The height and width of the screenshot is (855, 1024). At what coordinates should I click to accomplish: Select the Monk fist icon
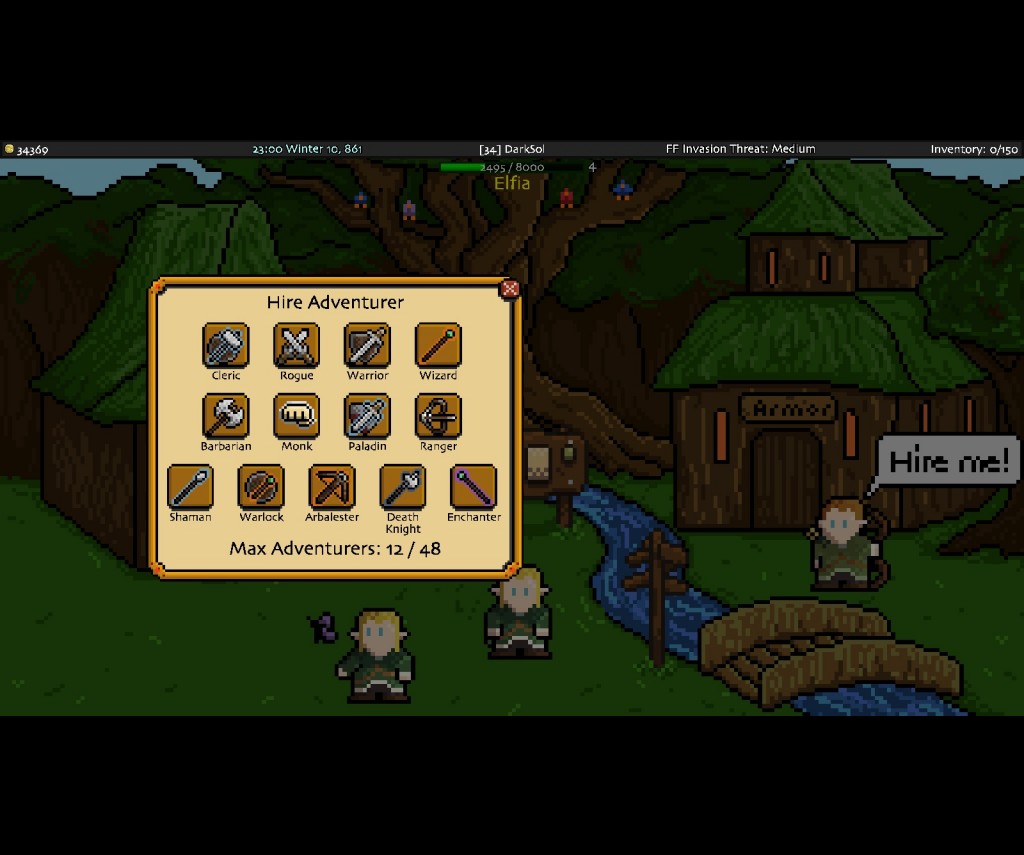(297, 416)
